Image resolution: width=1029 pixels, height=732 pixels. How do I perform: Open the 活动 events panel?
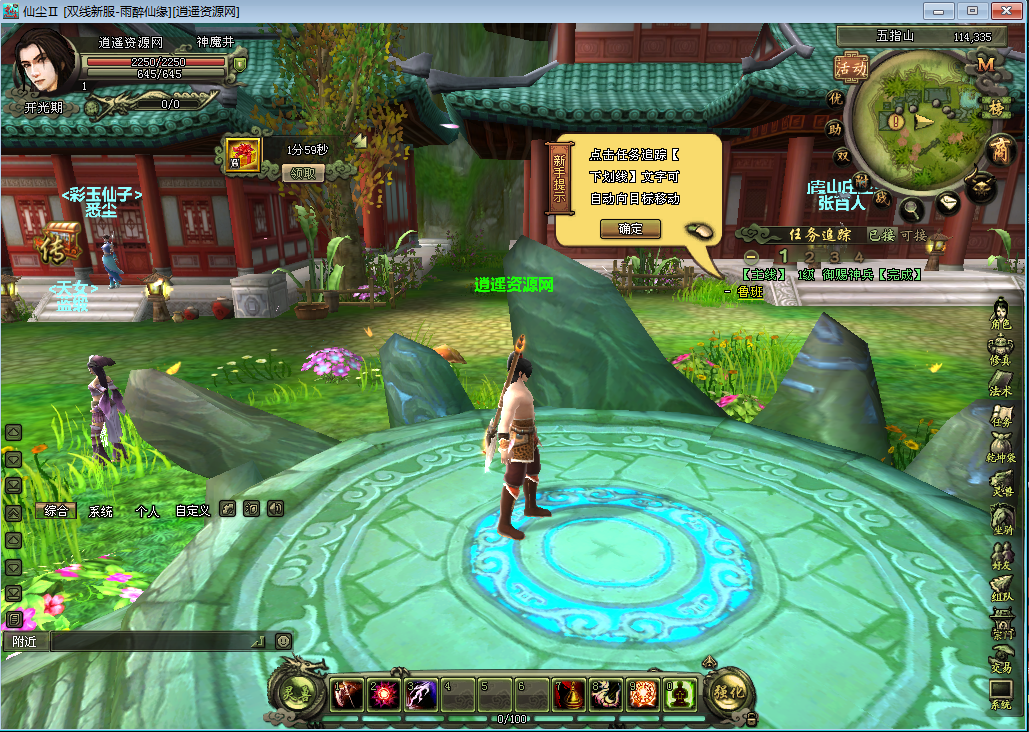pos(851,67)
